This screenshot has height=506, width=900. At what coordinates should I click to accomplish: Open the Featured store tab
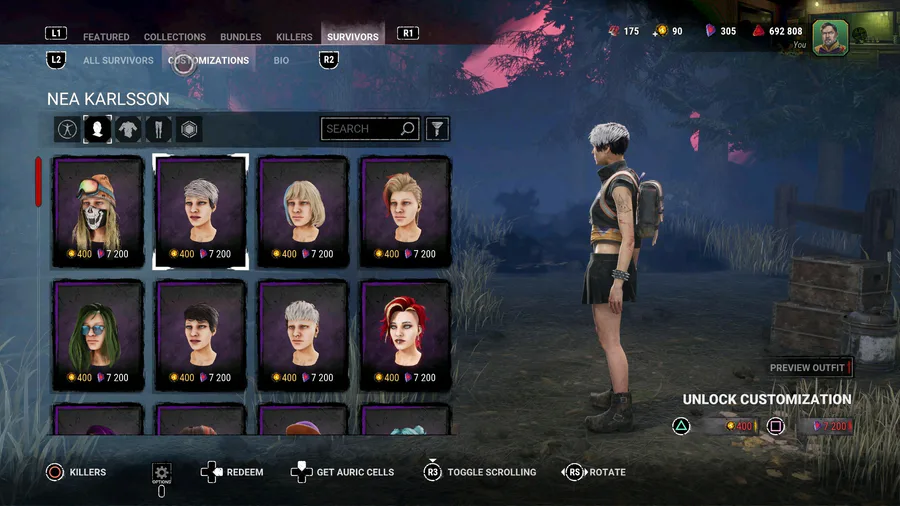coord(106,37)
